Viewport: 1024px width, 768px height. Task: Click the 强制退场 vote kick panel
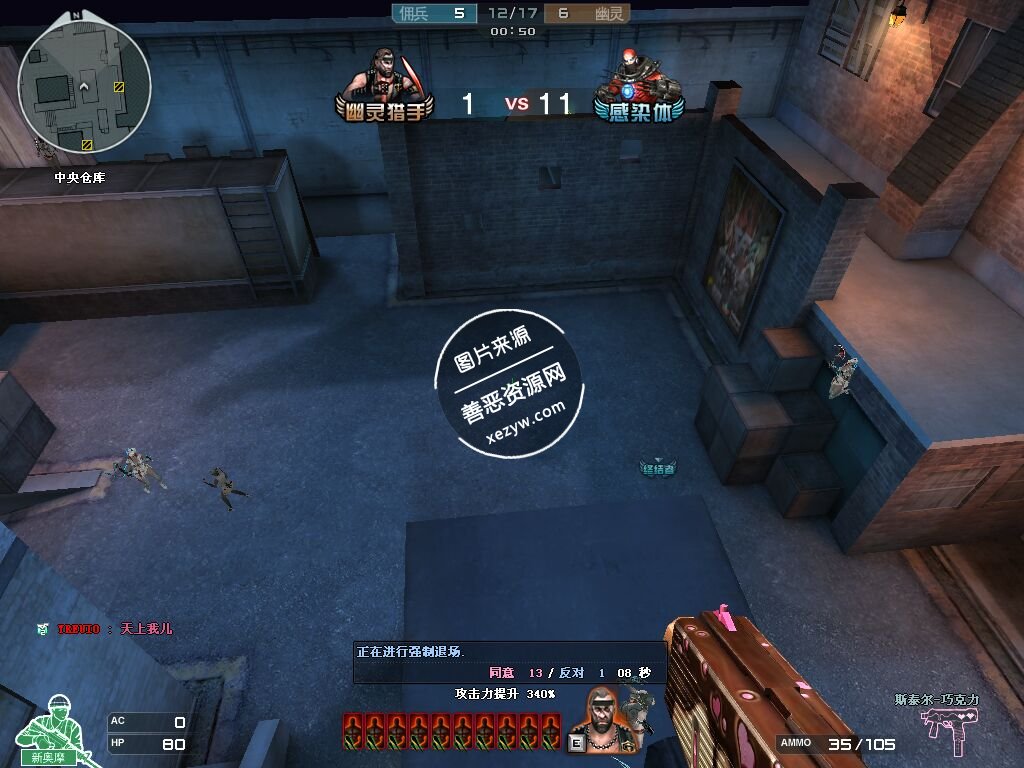(x=510, y=662)
